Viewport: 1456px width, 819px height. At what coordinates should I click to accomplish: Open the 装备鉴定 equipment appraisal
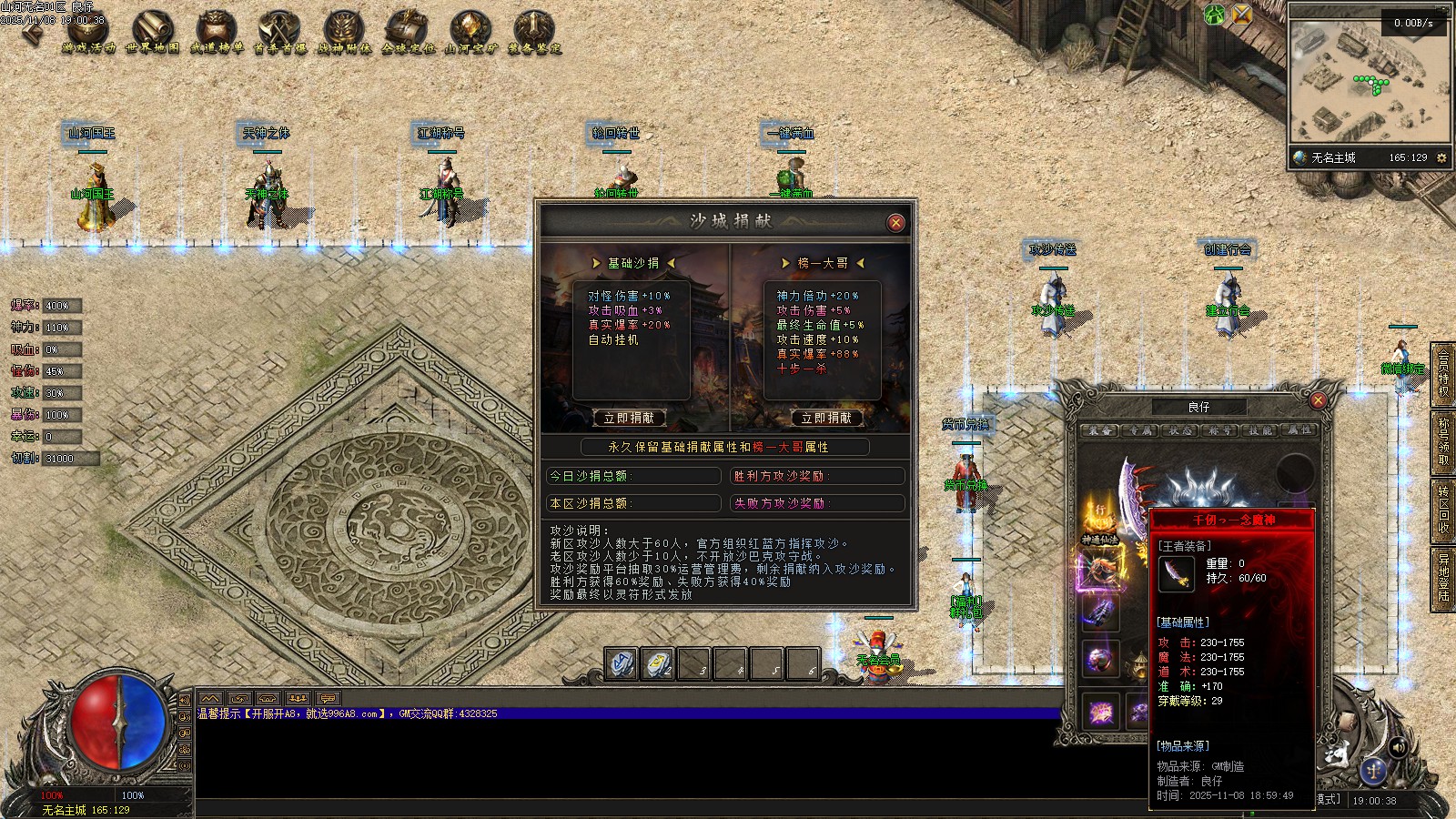(534, 34)
